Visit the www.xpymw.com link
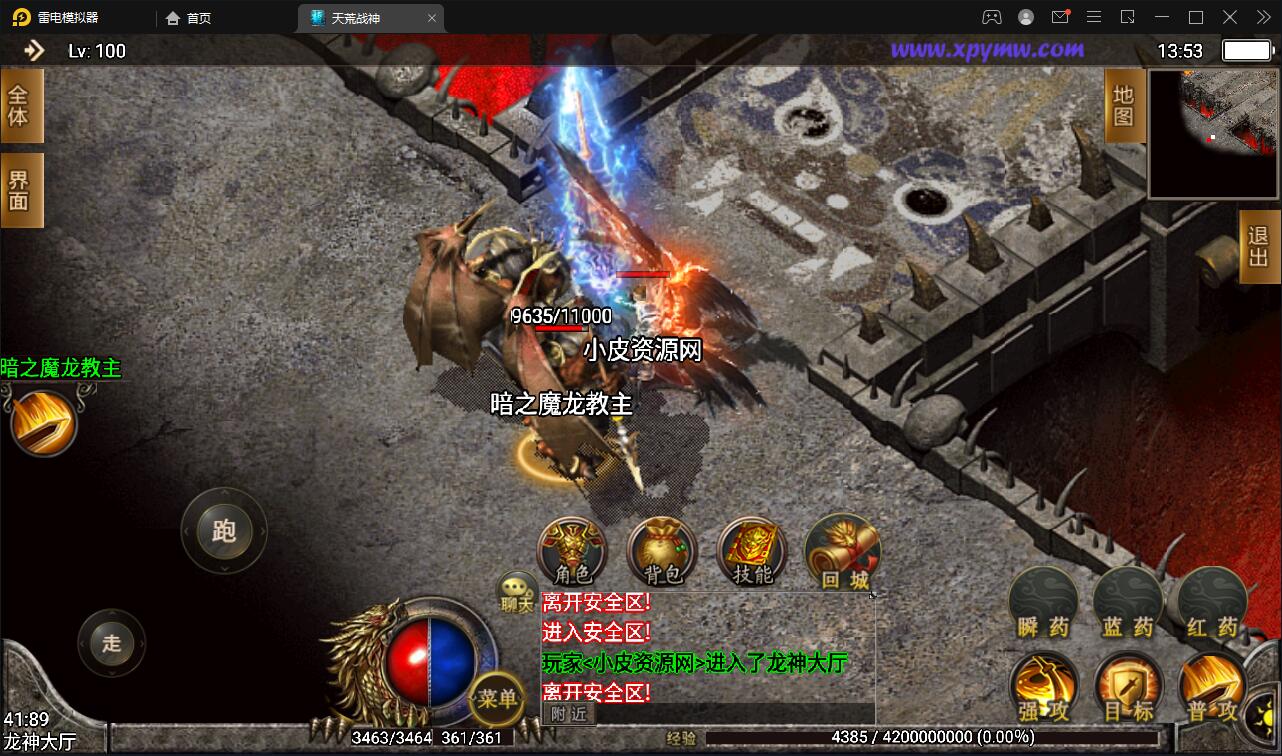The width and height of the screenshot is (1282, 756). click(989, 50)
